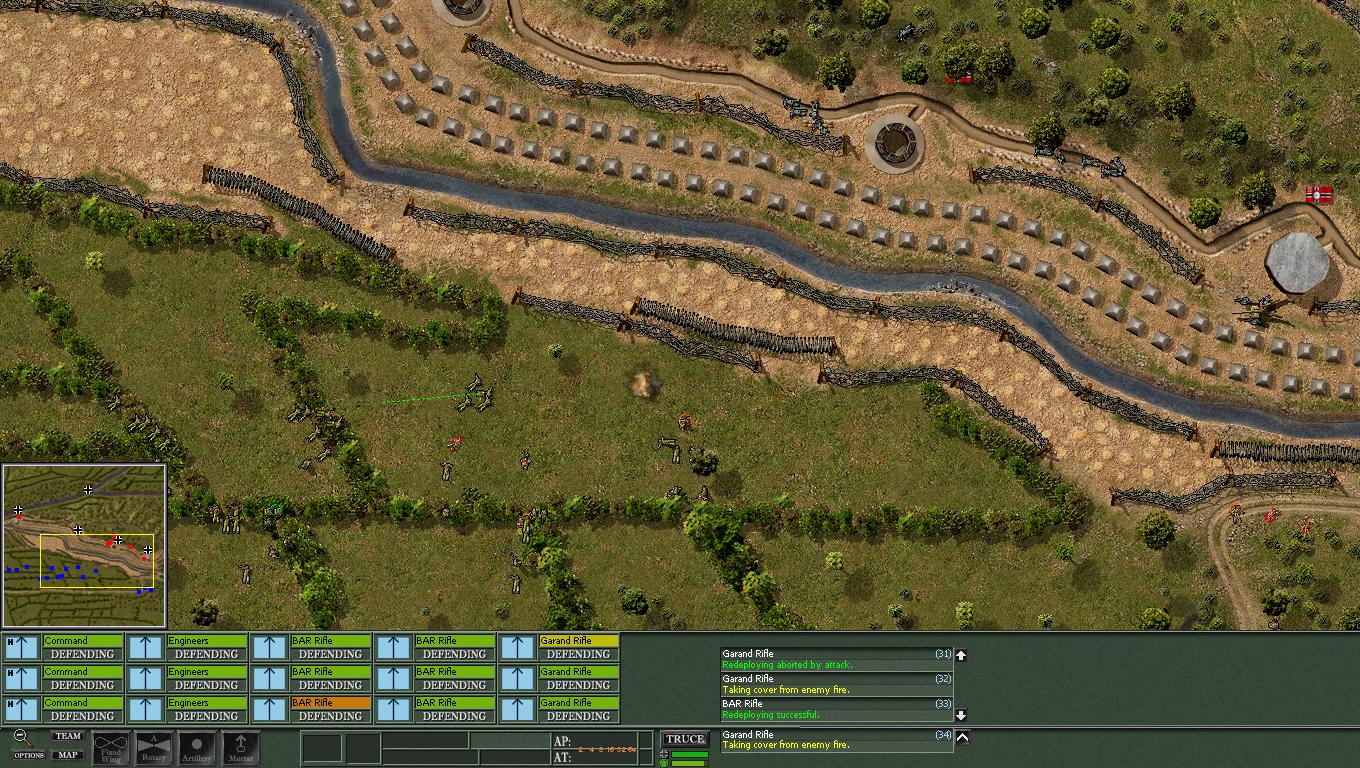The height and width of the screenshot is (768, 1360).
Task: Expand the message log with the chevron
Action: [962, 738]
